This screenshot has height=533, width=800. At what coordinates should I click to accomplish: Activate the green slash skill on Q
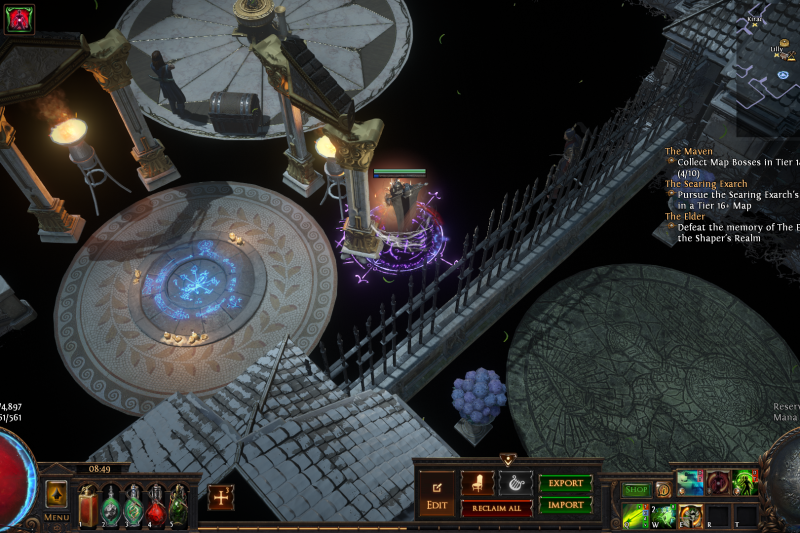[635, 516]
